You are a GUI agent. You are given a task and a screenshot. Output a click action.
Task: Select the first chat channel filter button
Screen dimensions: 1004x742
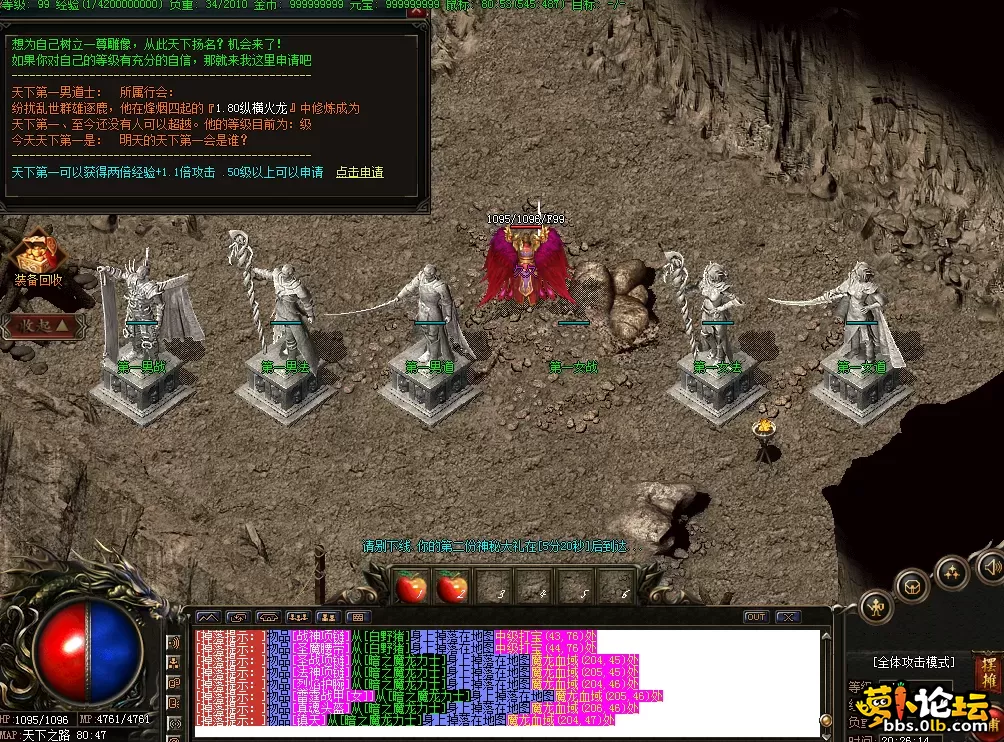click(x=208, y=617)
